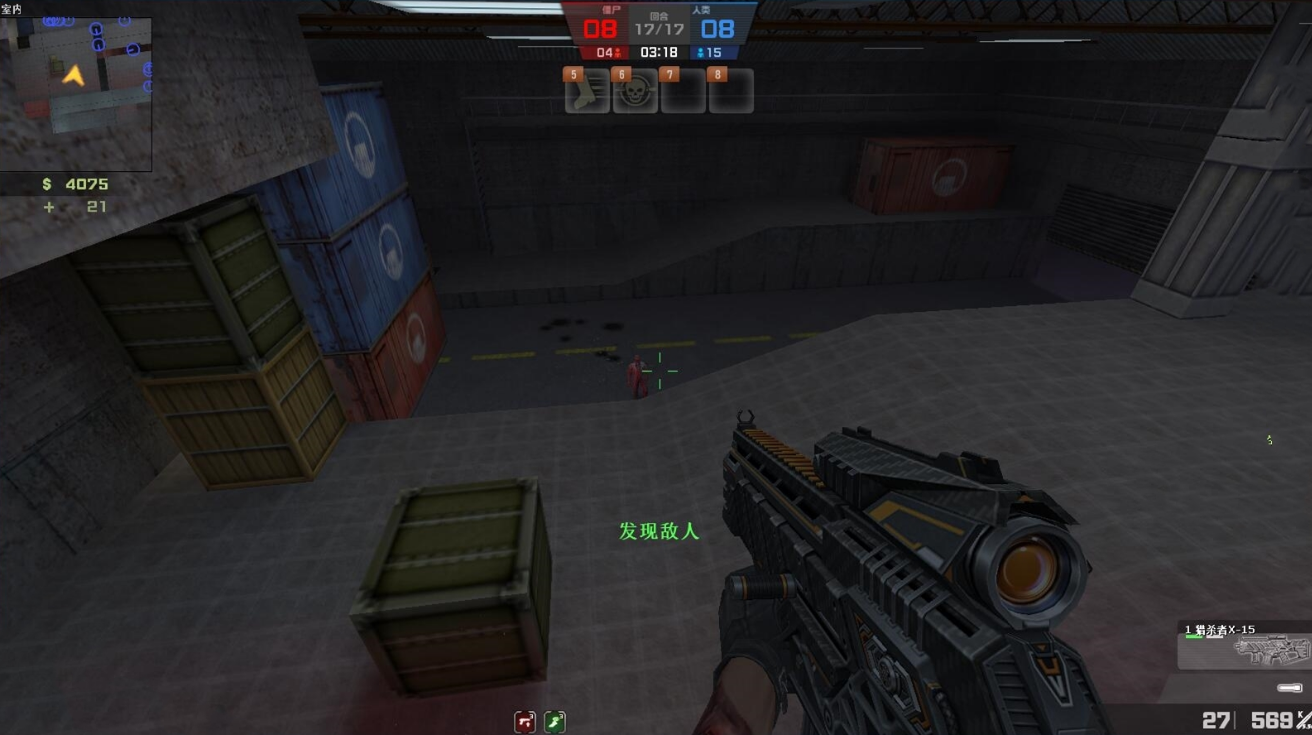Select the 猎杀者X-15 weapon slot

coord(1245,647)
